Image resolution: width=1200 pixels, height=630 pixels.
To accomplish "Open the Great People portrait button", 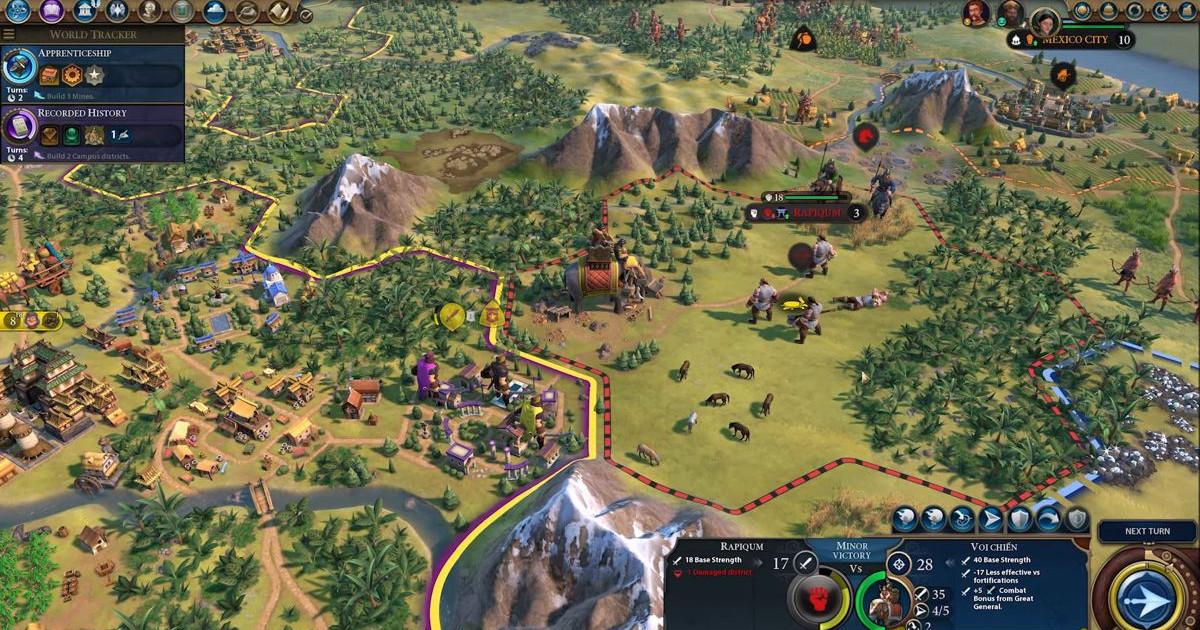I will coord(149,11).
